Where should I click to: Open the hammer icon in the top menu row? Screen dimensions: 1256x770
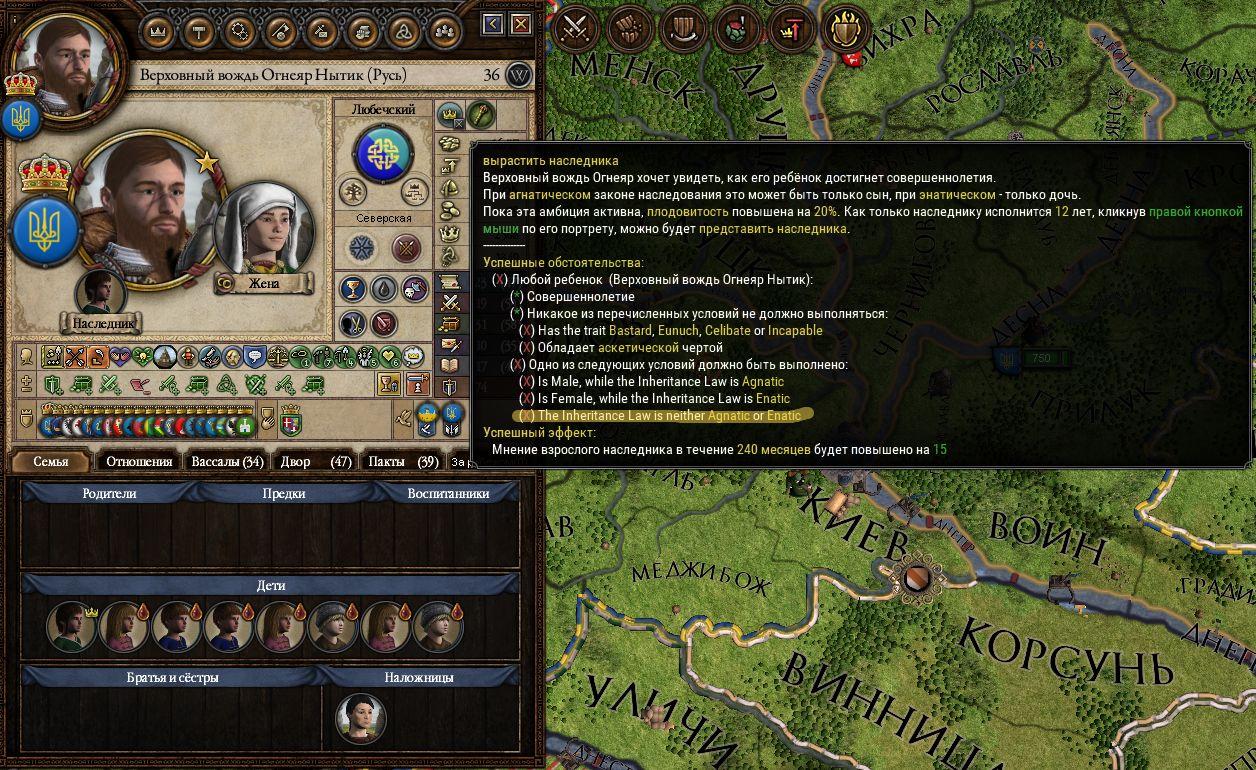(198, 31)
